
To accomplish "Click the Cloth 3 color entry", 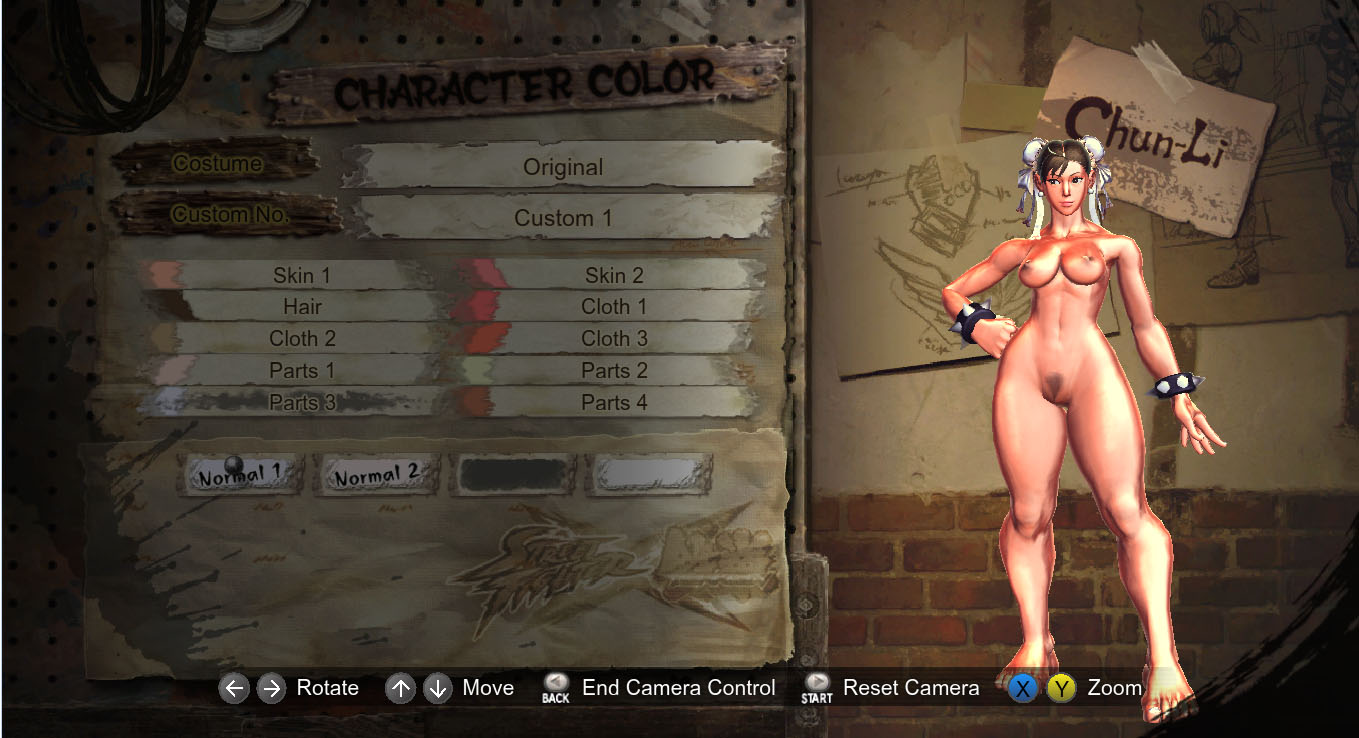I will click(614, 339).
